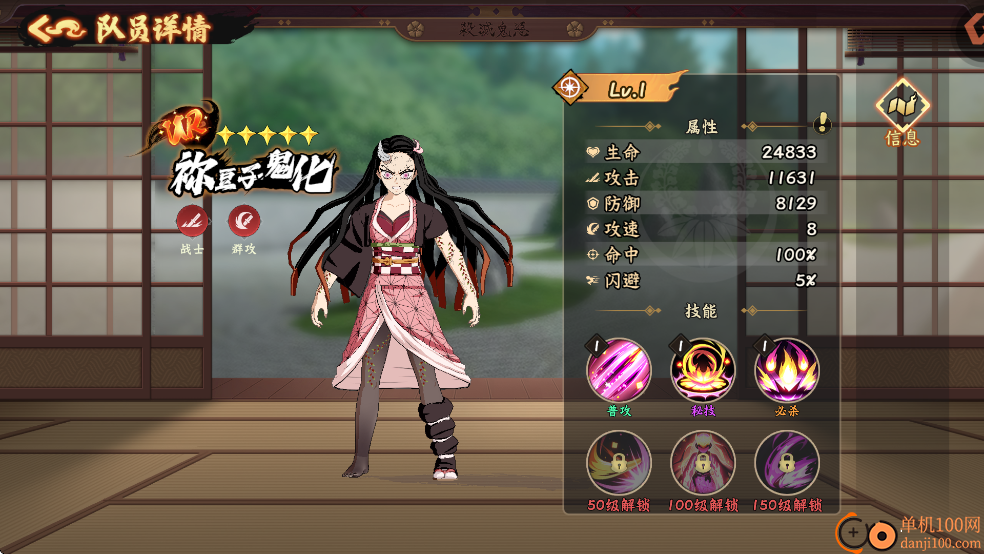Screen dimensions: 984x554
Task: Tap the attribute exclamation info icon
Action: coord(822,123)
